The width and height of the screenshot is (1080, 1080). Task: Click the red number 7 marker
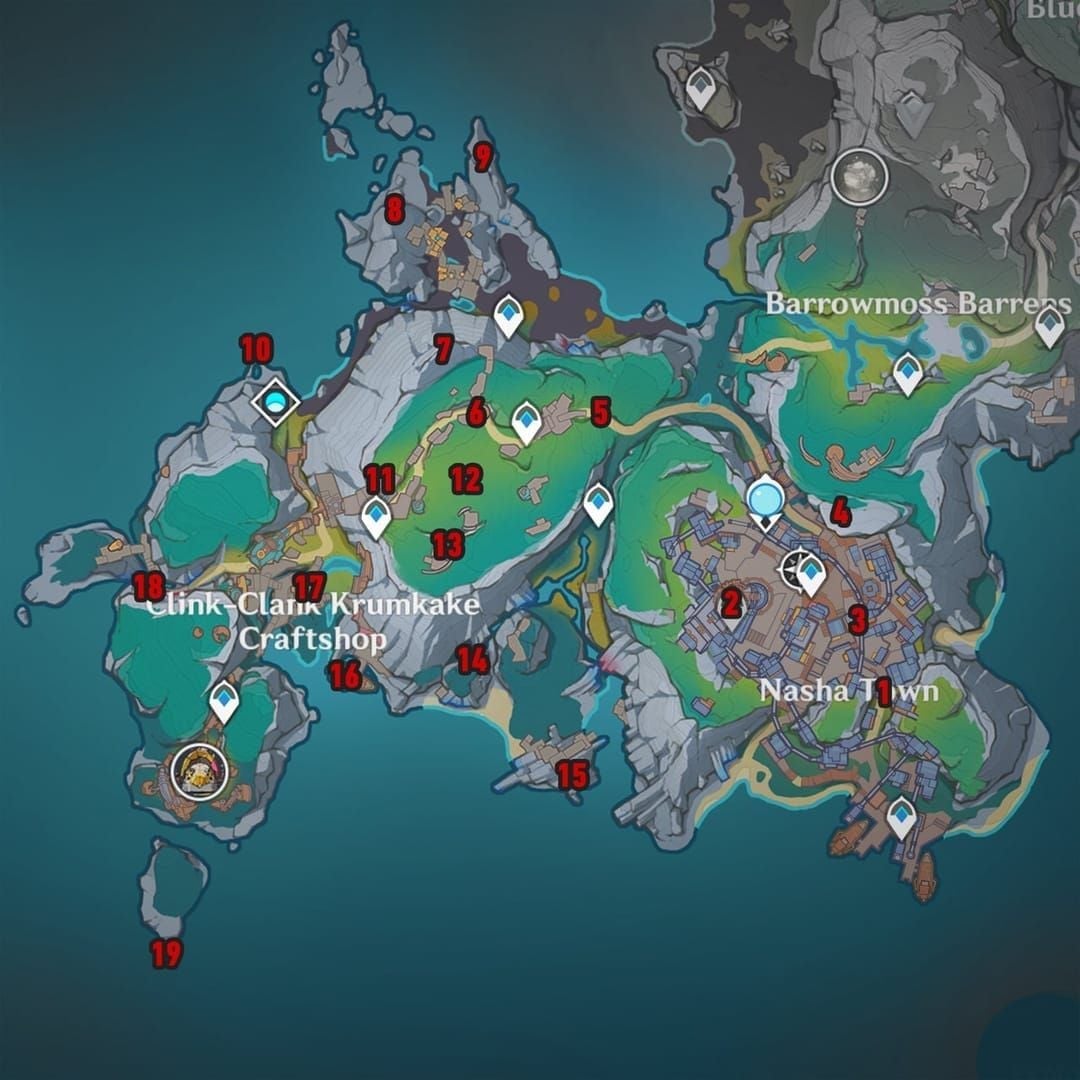[x=444, y=349]
